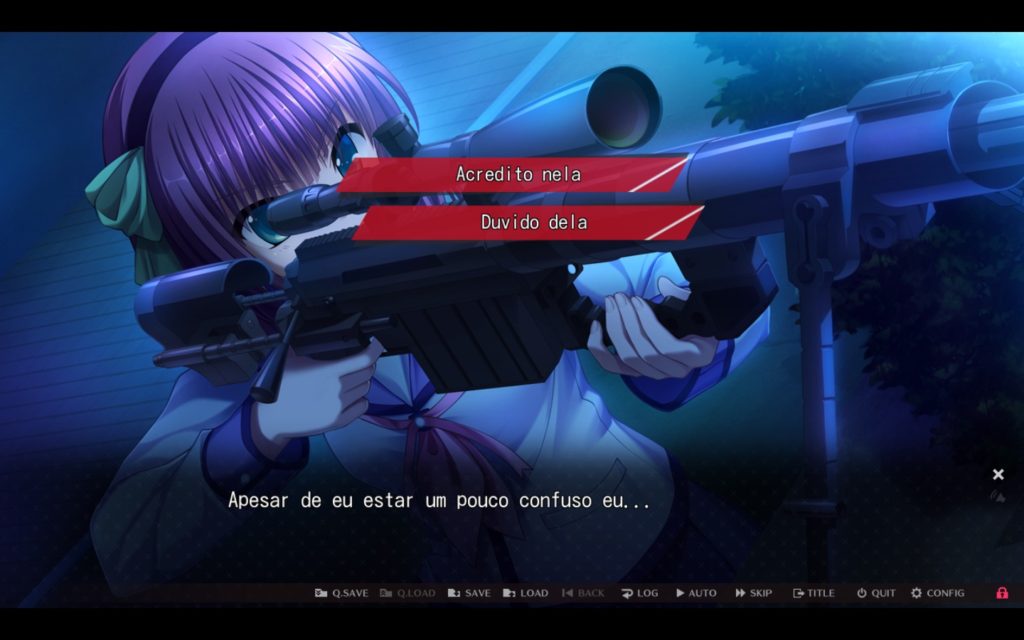Show the dialogue LOG
Viewport: 1024px width, 640px height.
tap(639, 593)
